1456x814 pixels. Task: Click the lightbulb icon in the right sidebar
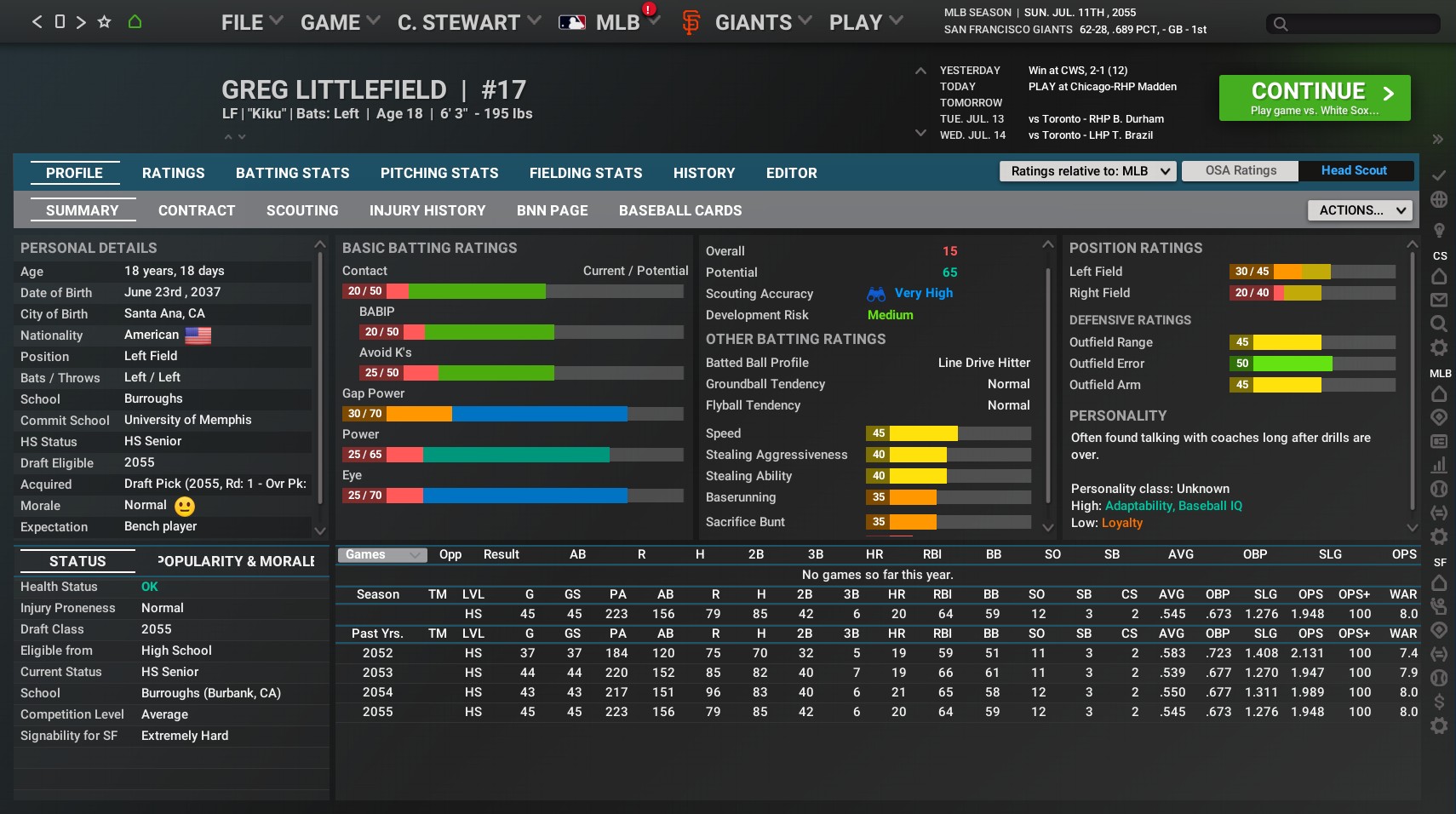1439,228
